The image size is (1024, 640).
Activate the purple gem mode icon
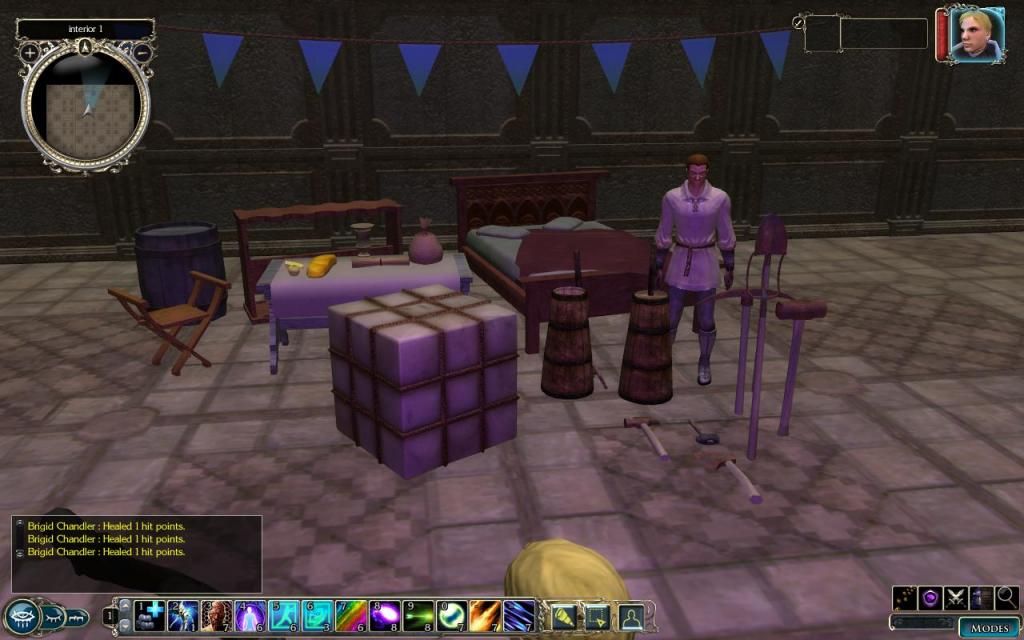[930, 598]
